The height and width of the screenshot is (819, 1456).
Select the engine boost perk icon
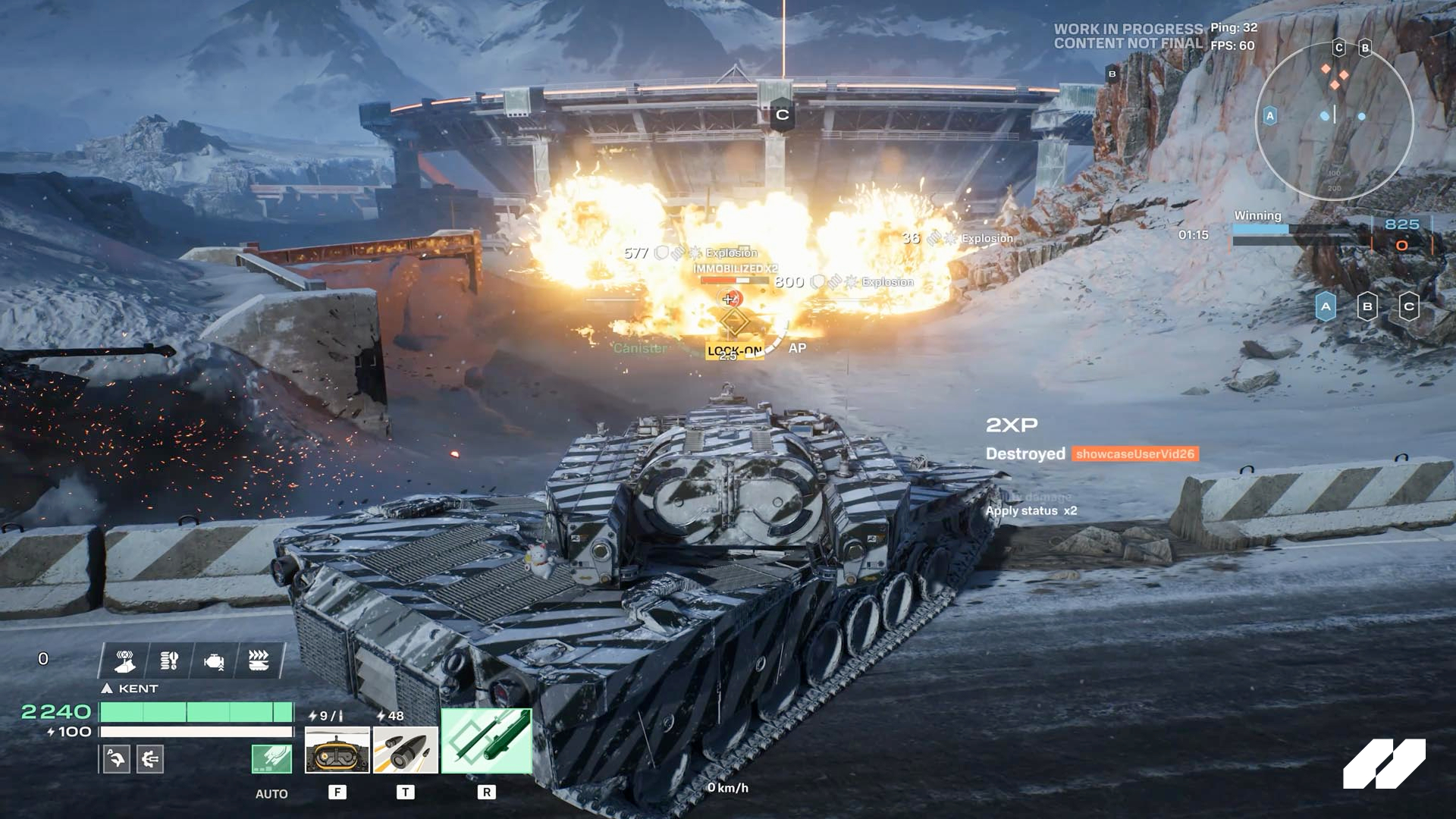pos(214,661)
